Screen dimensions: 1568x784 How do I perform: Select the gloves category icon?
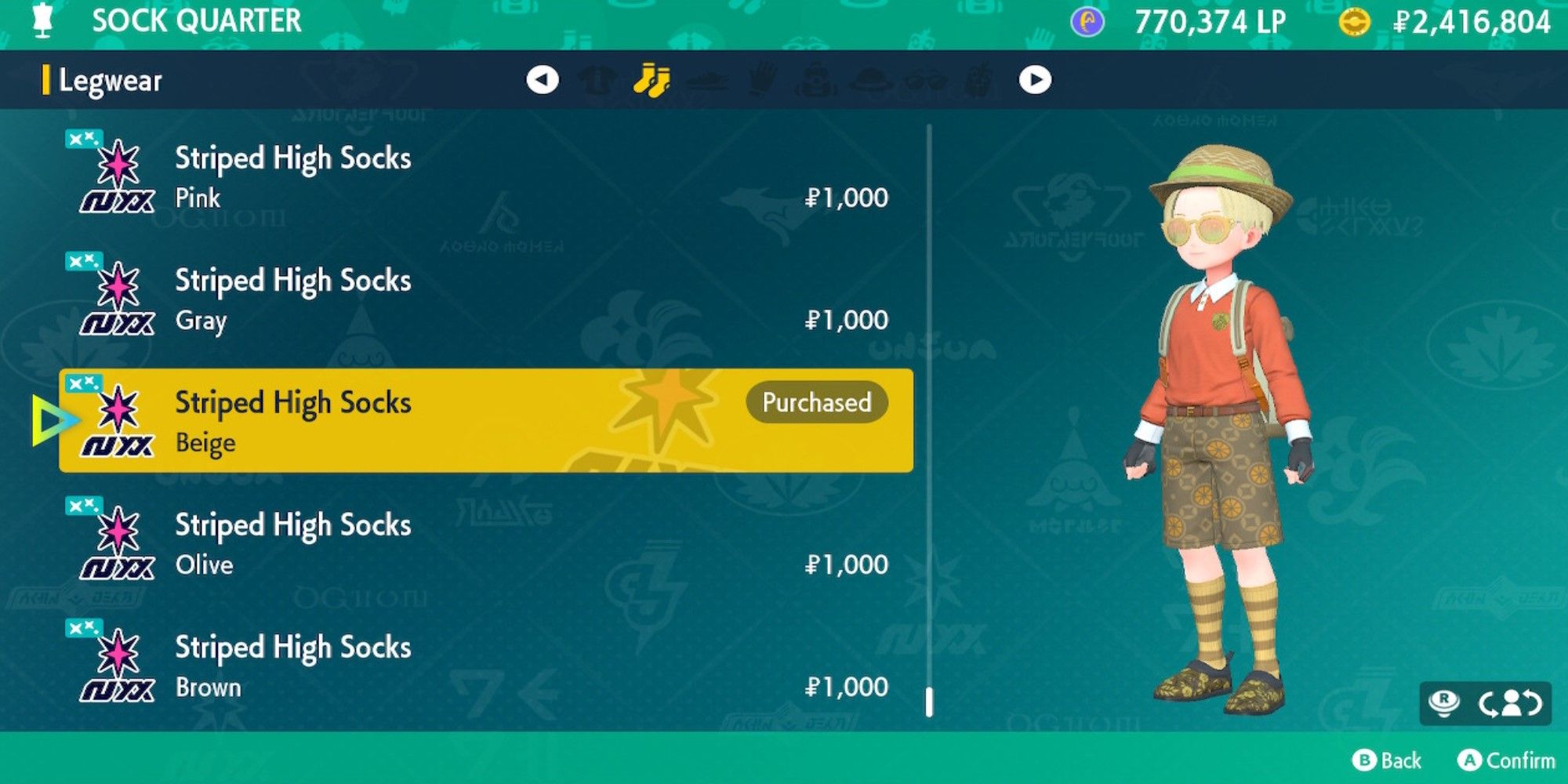tap(760, 78)
